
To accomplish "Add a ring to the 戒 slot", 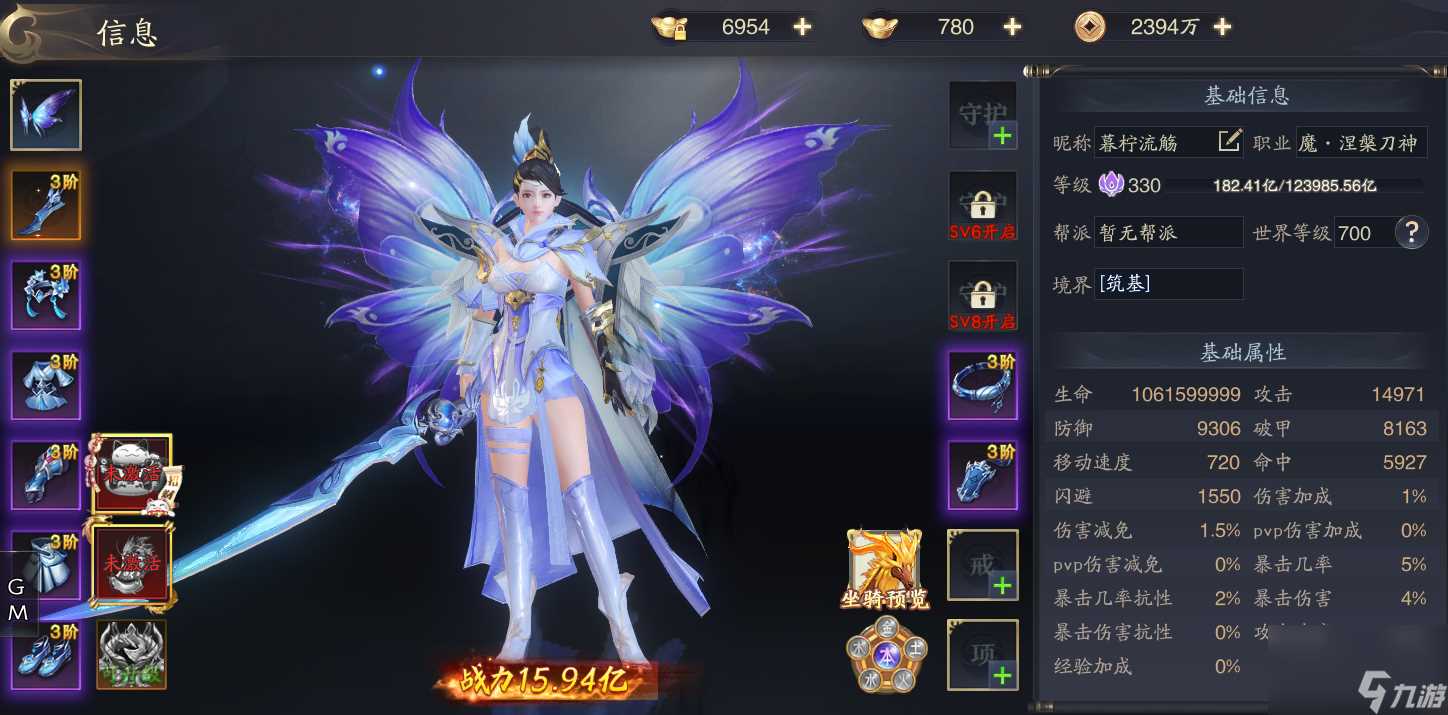I will point(982,565).
